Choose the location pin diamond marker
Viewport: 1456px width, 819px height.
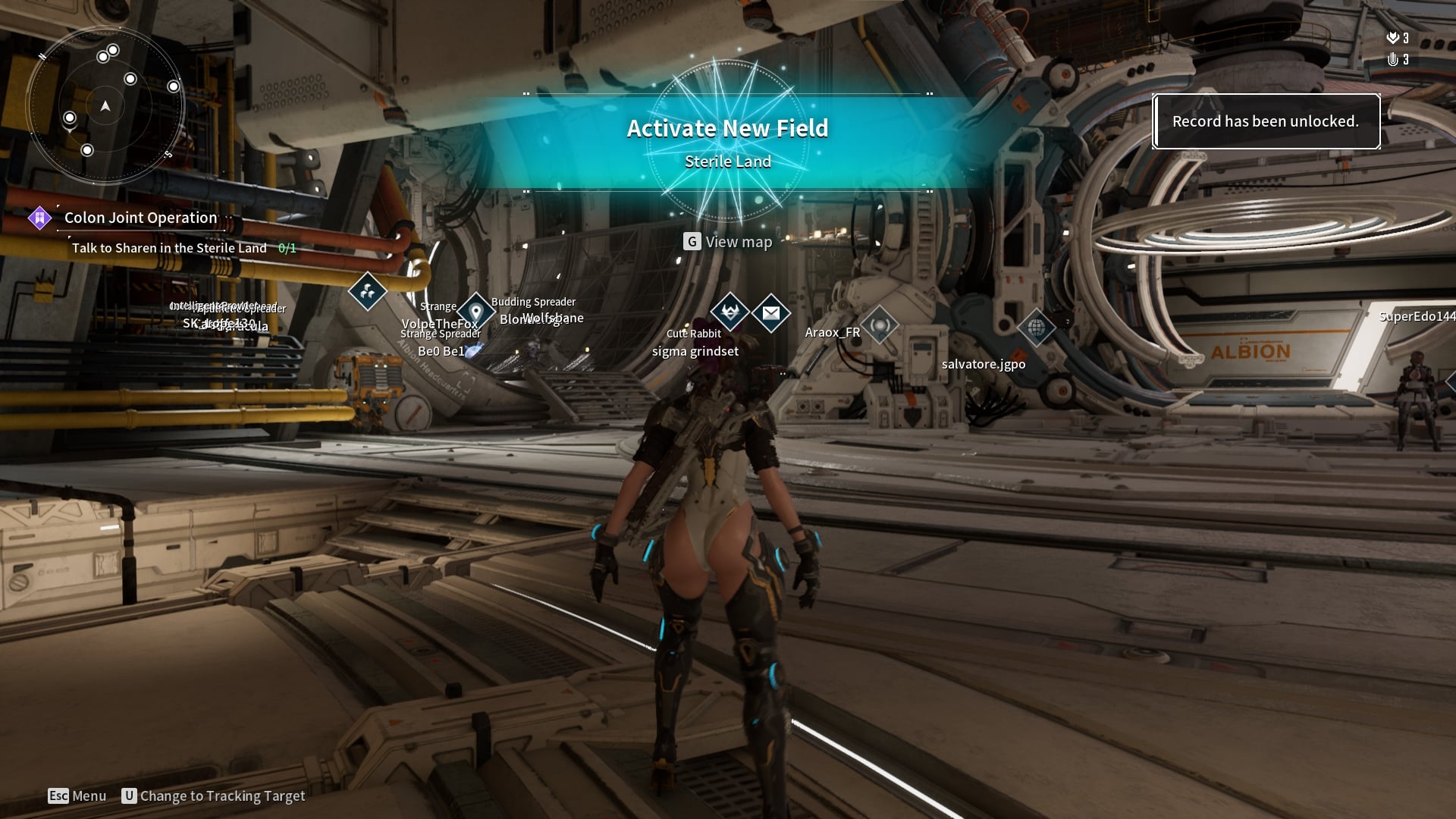476,312
